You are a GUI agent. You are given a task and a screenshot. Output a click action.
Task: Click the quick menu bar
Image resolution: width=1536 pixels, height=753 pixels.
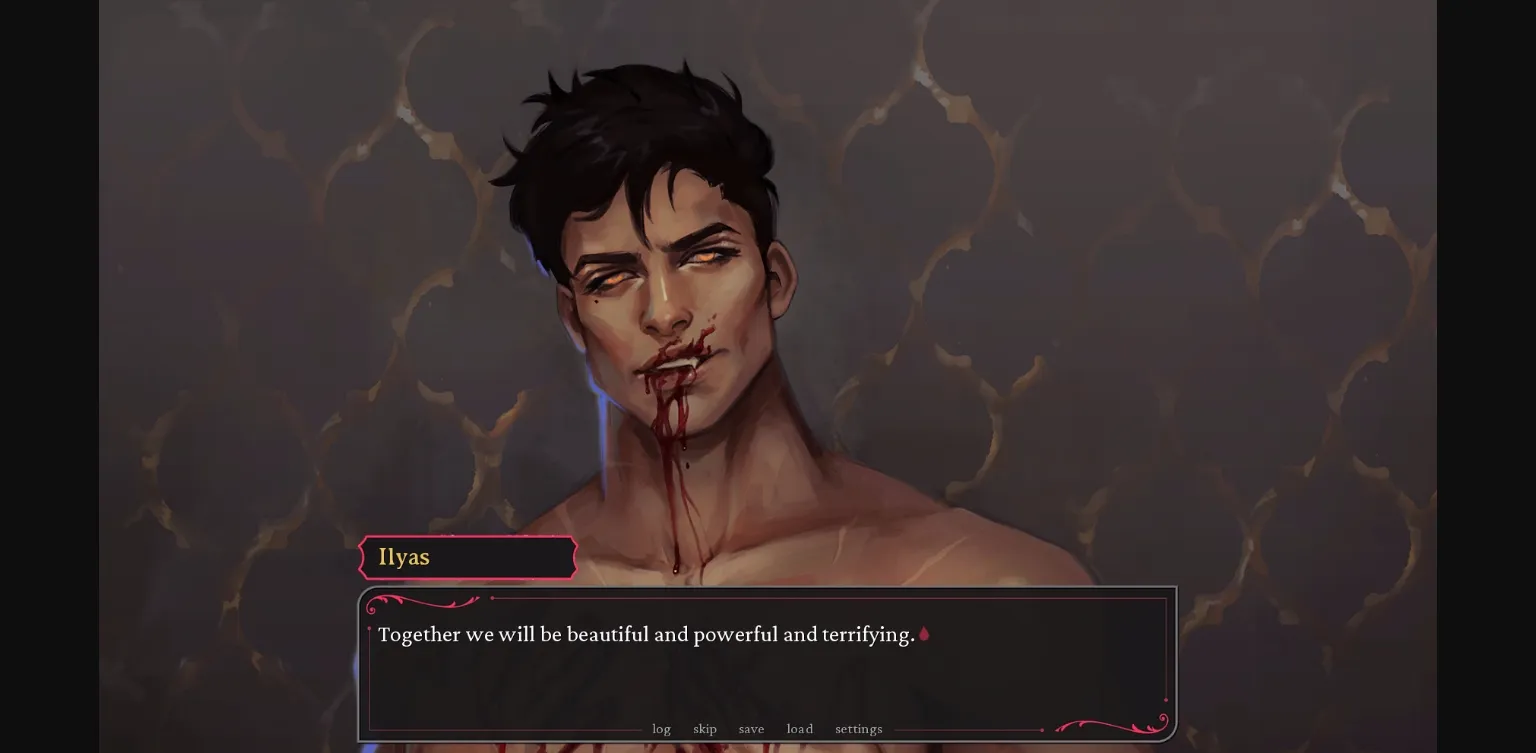tap(760, 729)
